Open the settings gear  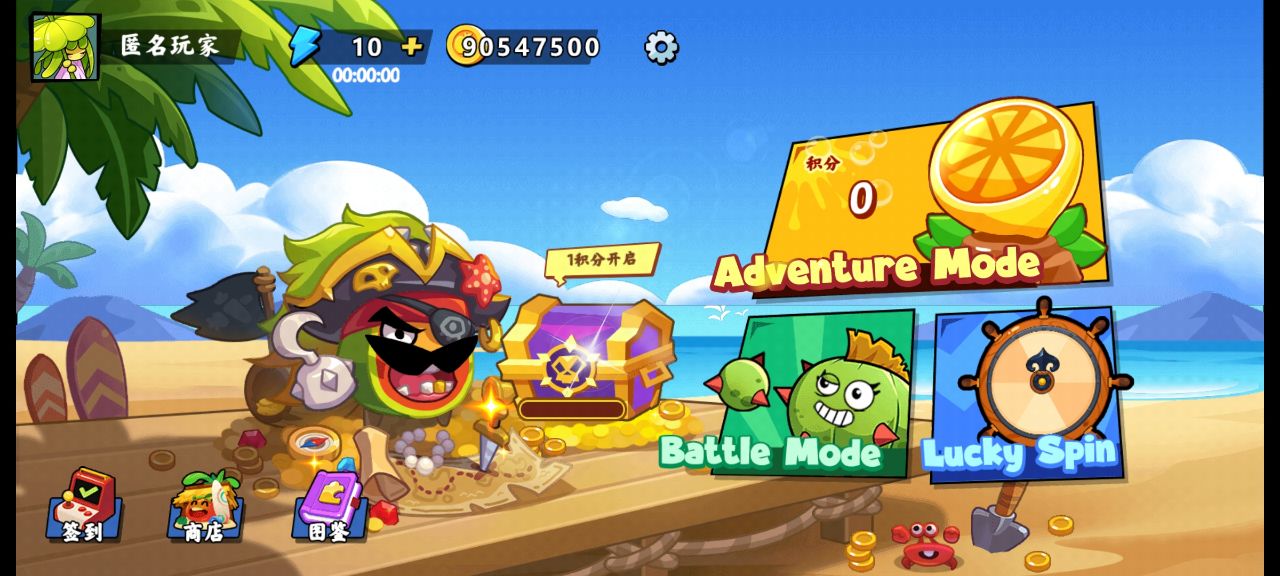click(x=661, y=47)
